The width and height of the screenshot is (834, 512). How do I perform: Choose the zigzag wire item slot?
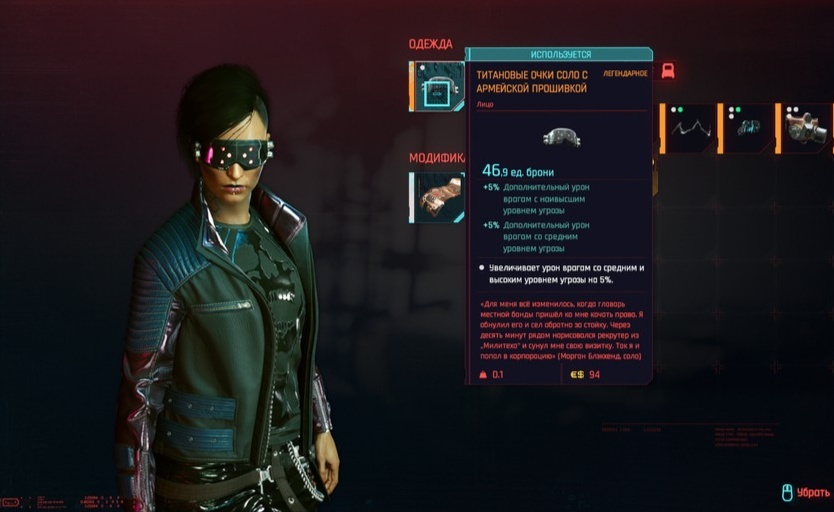[691, 129]
